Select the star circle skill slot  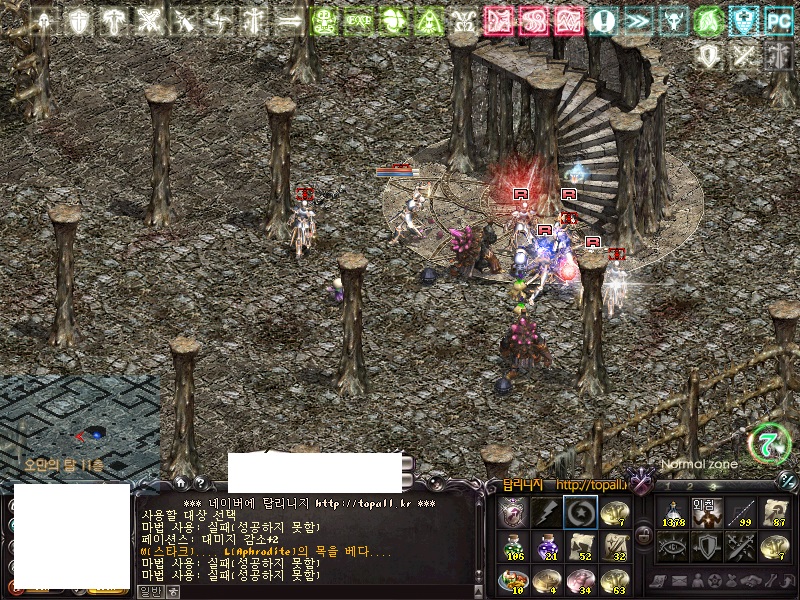pyautogui.click(x=580, y=512)
